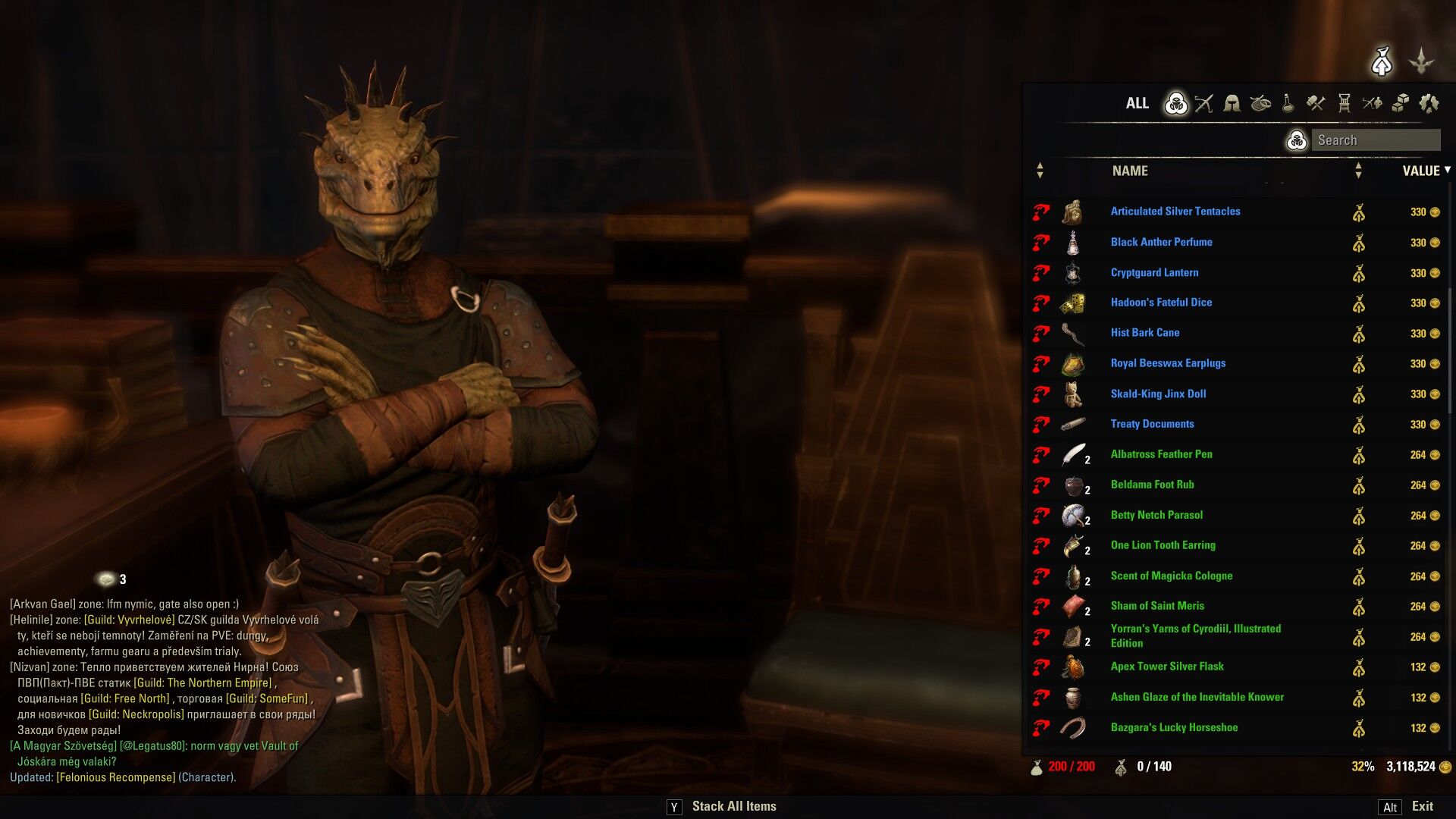Pick Hadoon's Fateful Dice item
1456x819 pixels.
pyautogui.click(x=1161, y=303)
